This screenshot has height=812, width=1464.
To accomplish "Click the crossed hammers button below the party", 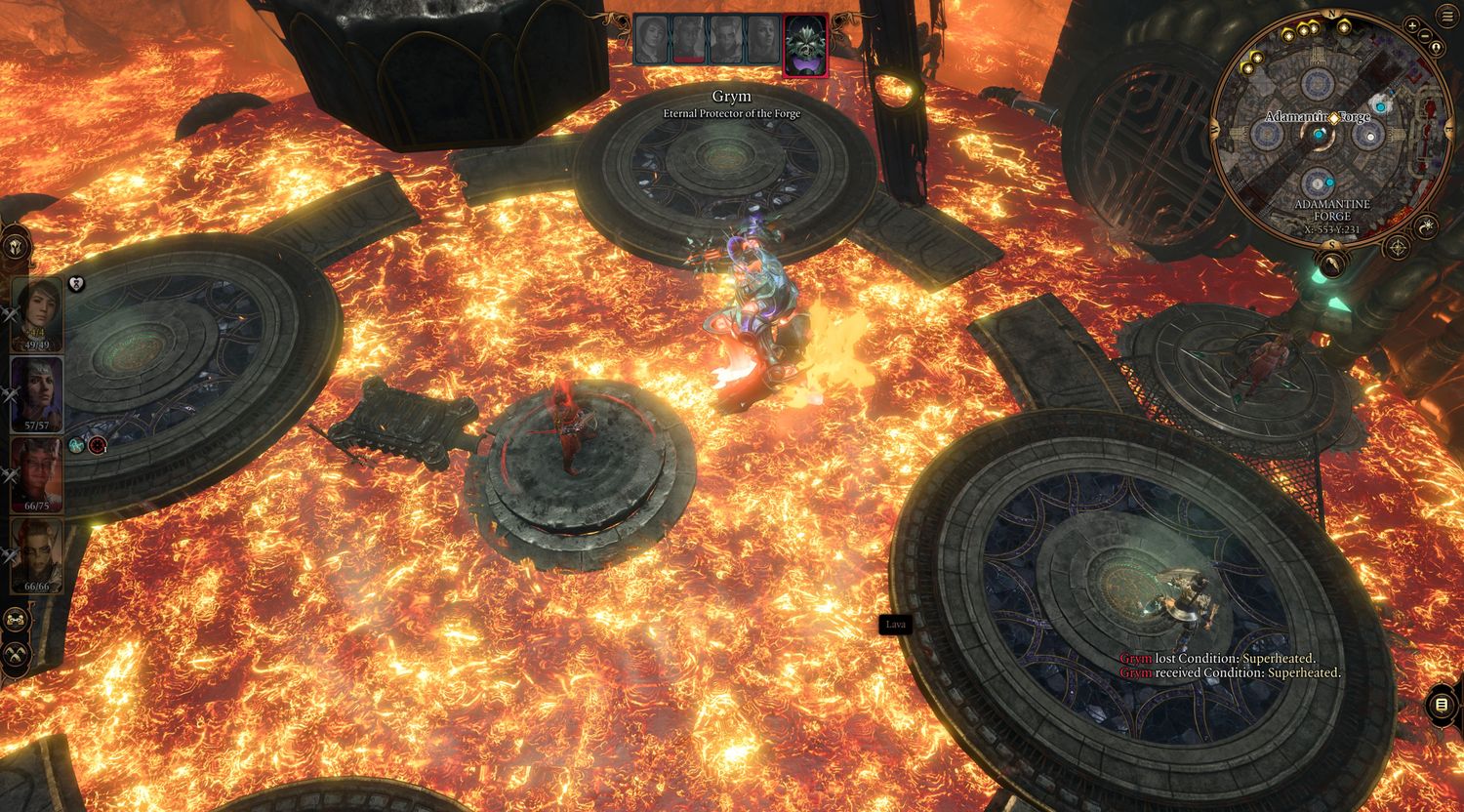I will [17, 654].
